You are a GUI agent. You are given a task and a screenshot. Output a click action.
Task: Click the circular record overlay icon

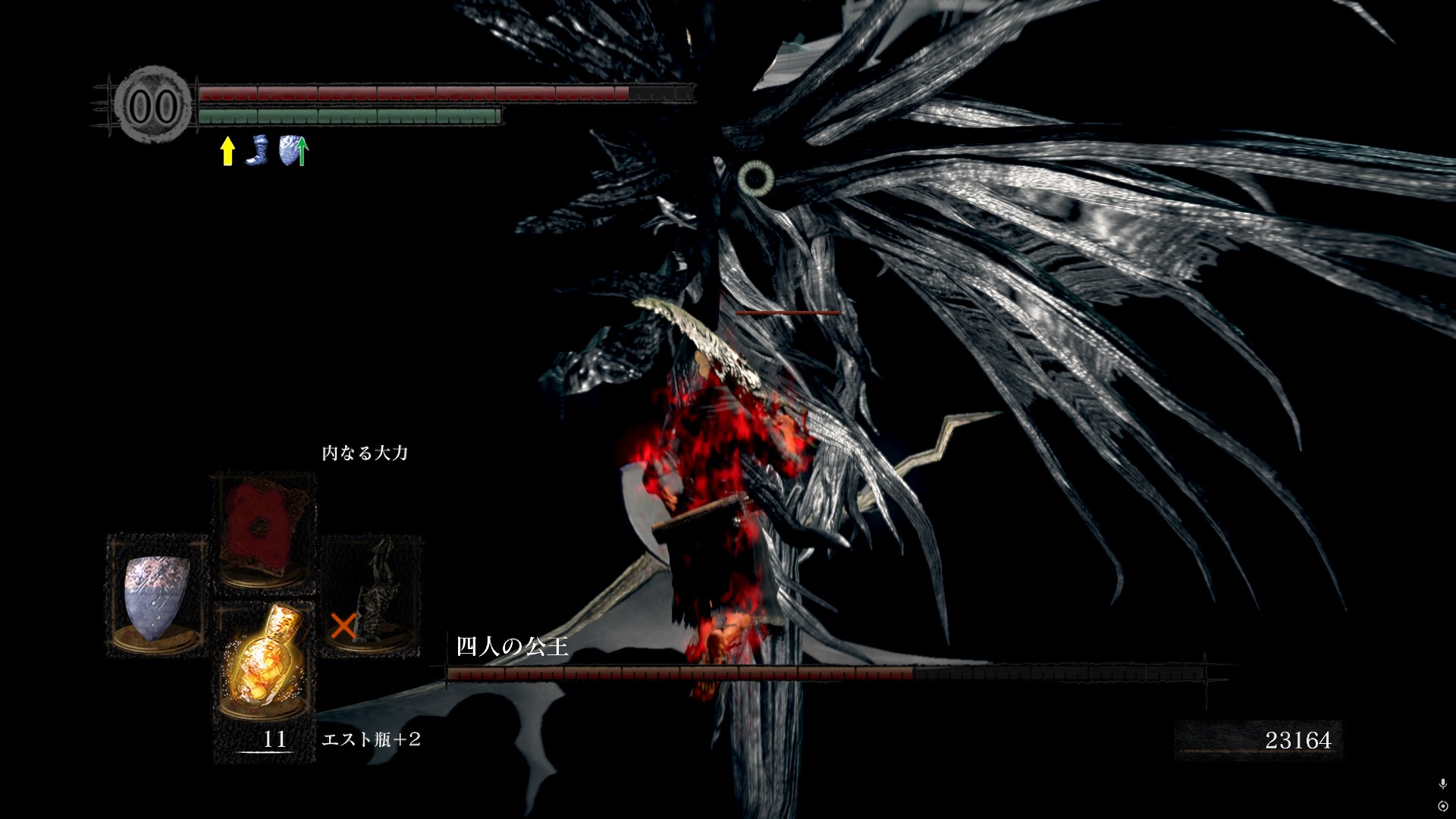click(1442, 806)
